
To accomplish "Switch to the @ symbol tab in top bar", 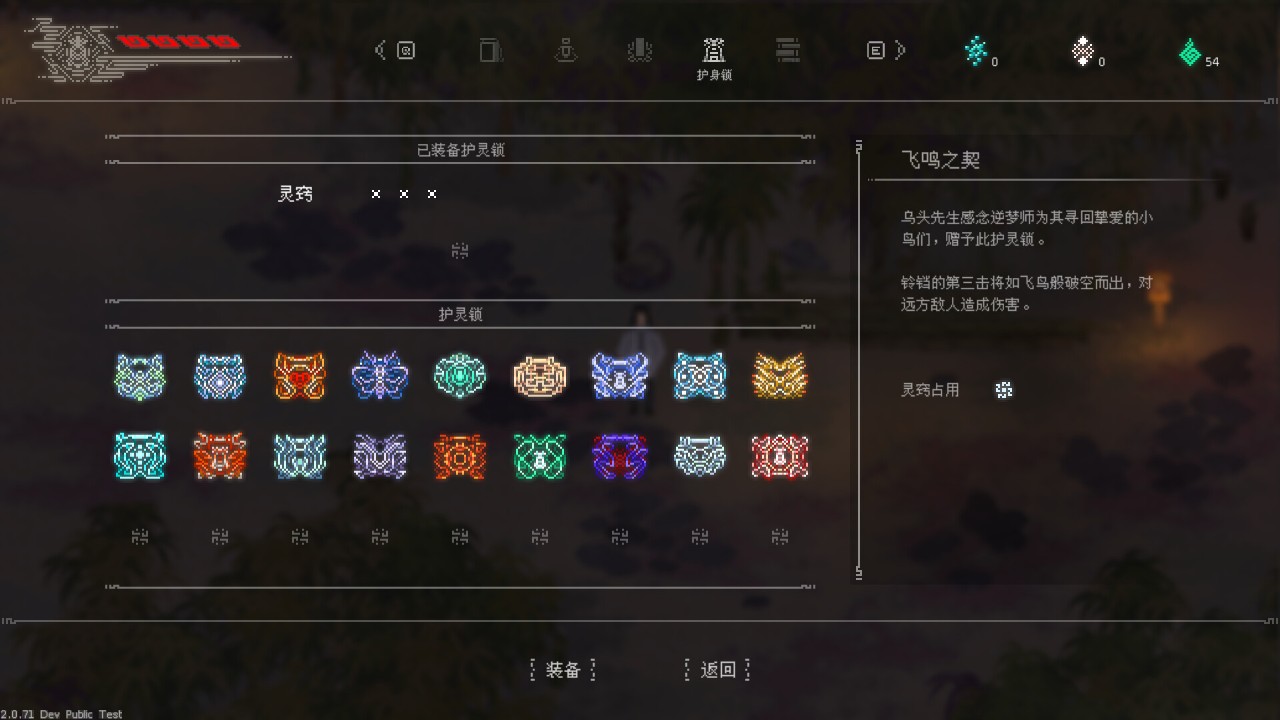I will (x=407, y=50).
